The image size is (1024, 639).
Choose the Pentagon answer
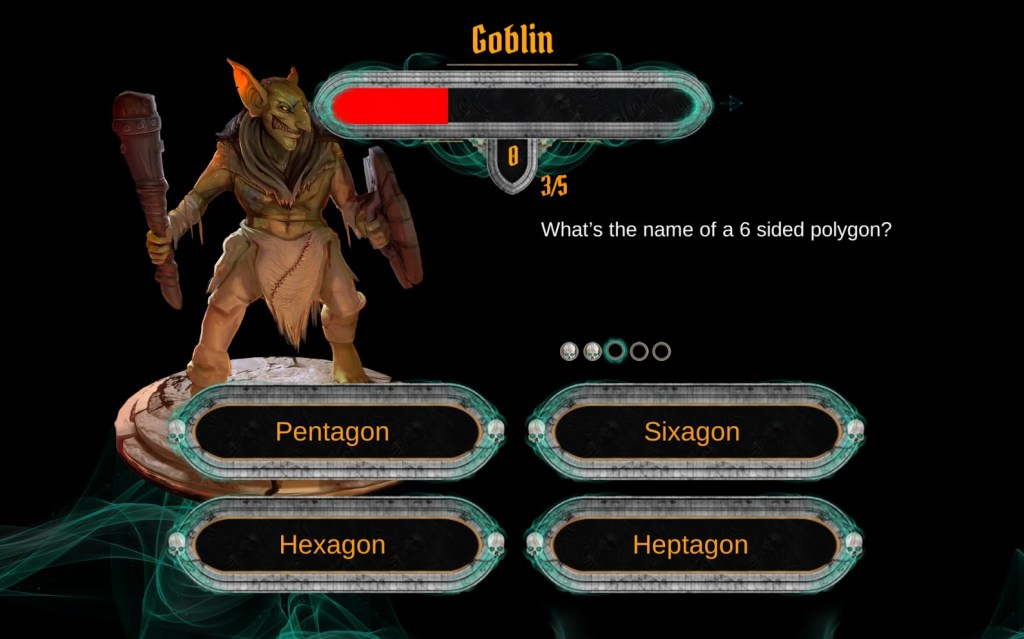click(x=333, y=432)
